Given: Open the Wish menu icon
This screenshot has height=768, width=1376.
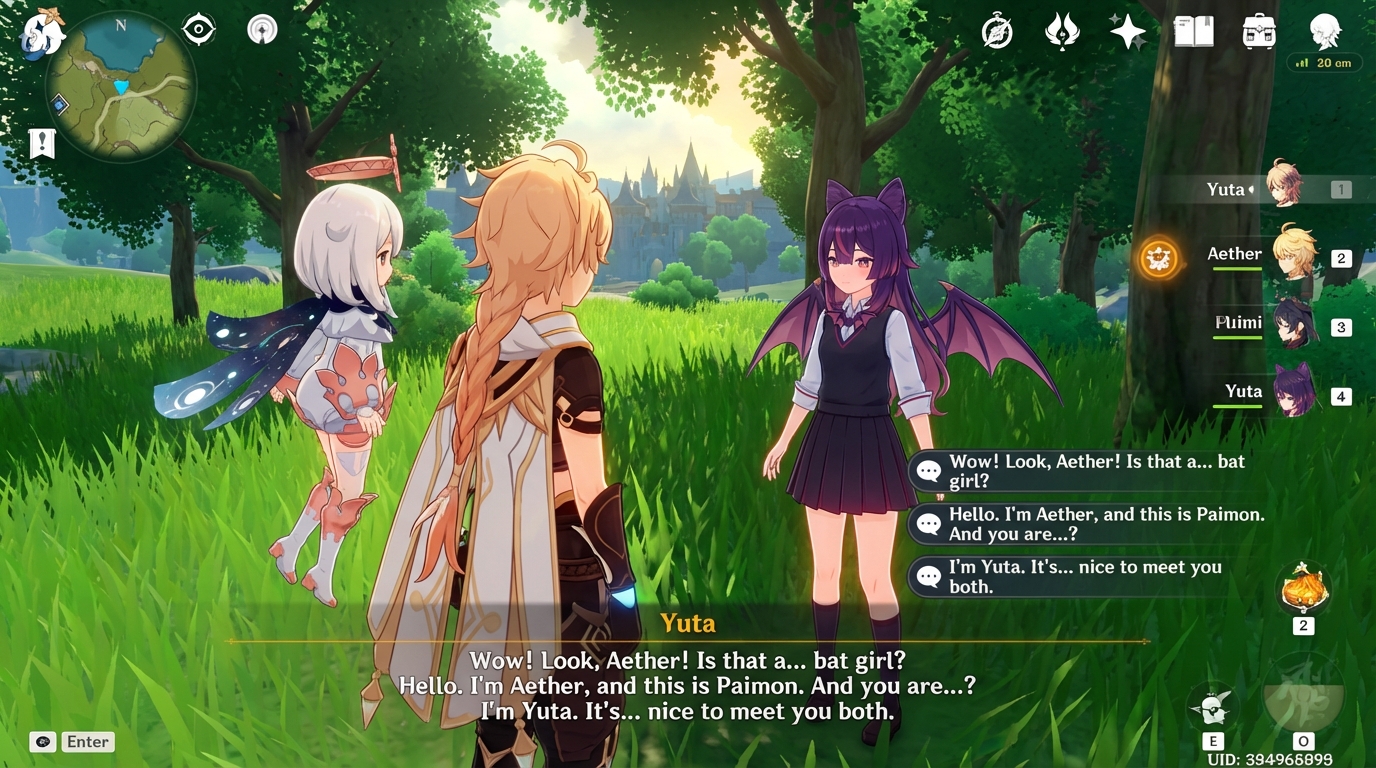Looking at the screenshot, I should pyautogui.click(x=1062, y=33).
